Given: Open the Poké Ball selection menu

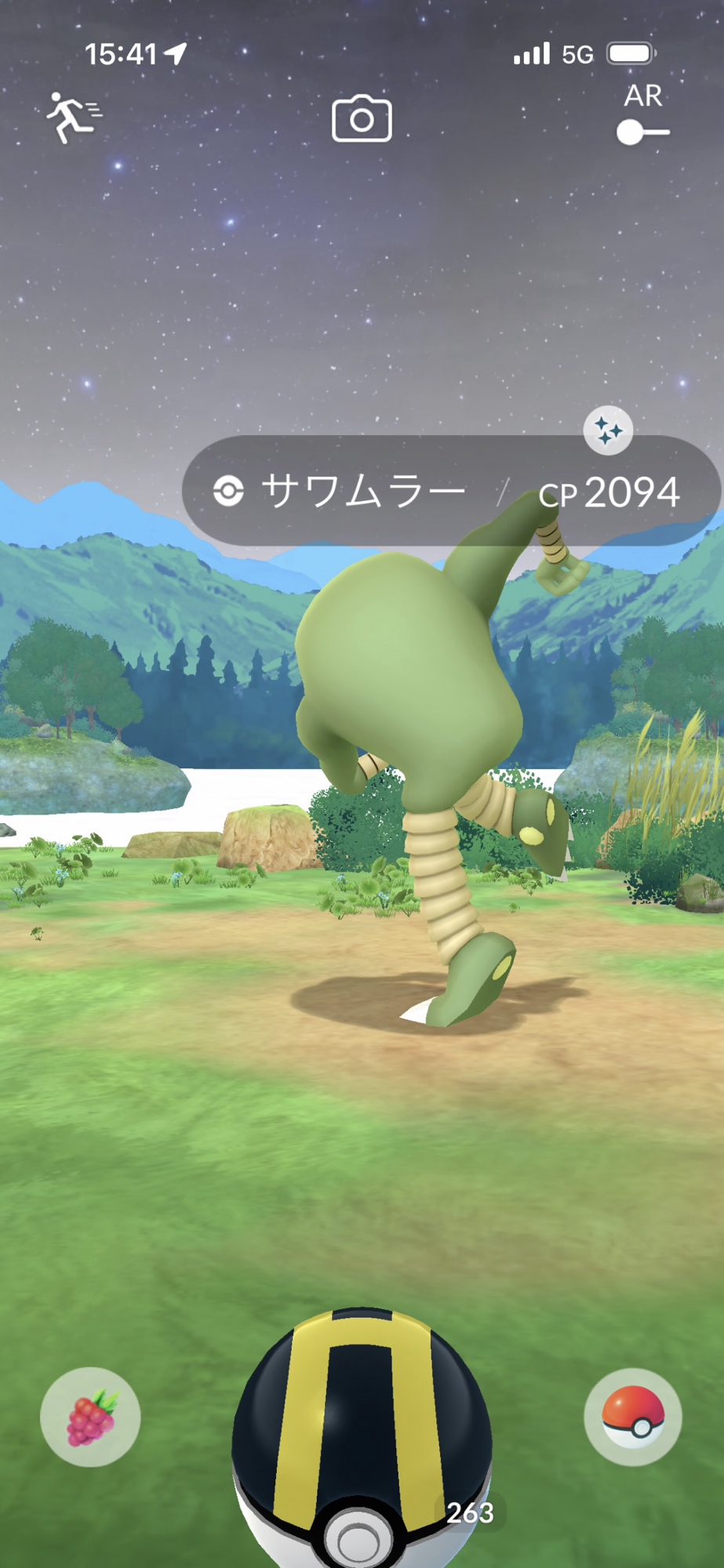Looking at the screenshot, I should 632,1417.
